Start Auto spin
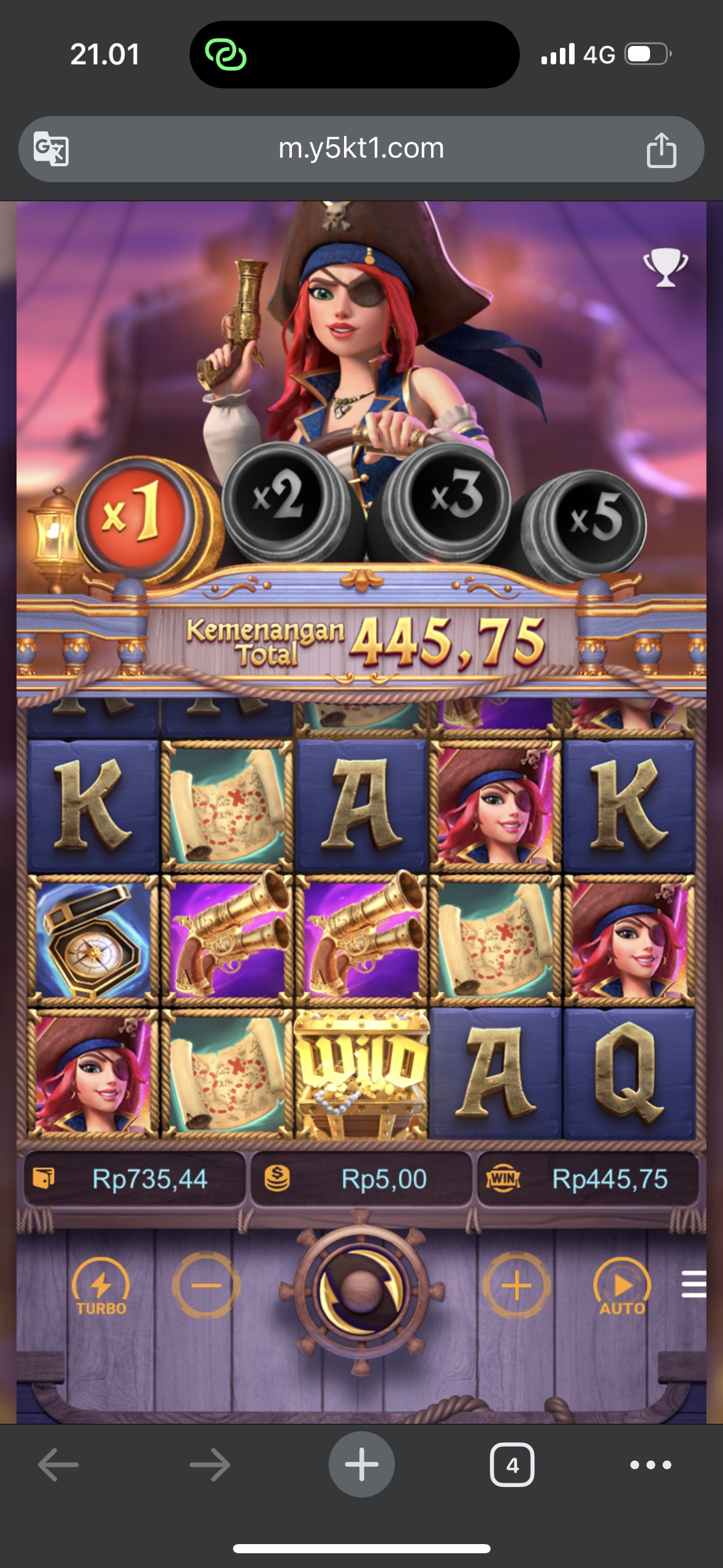 click(x=622, y=1286)
